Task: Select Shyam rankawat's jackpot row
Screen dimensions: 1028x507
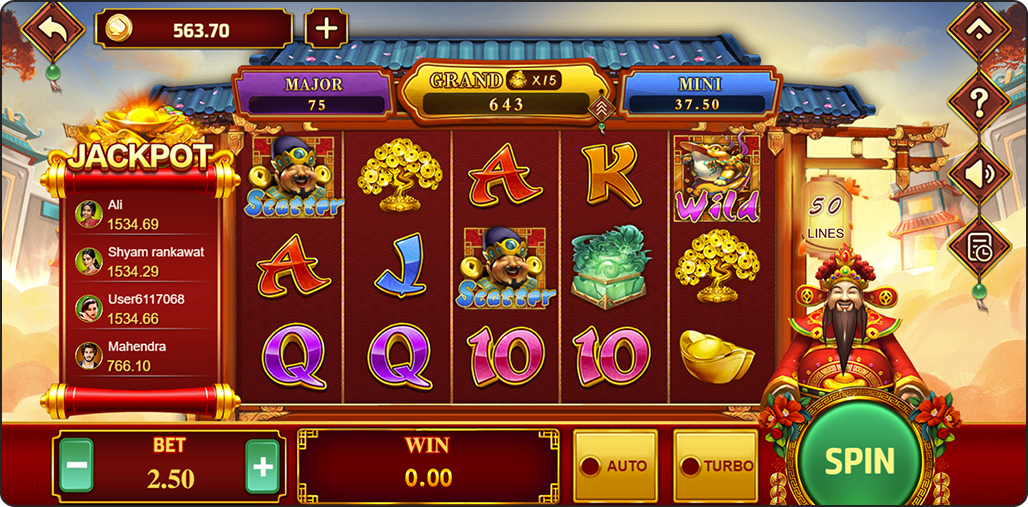Action: 140,261
